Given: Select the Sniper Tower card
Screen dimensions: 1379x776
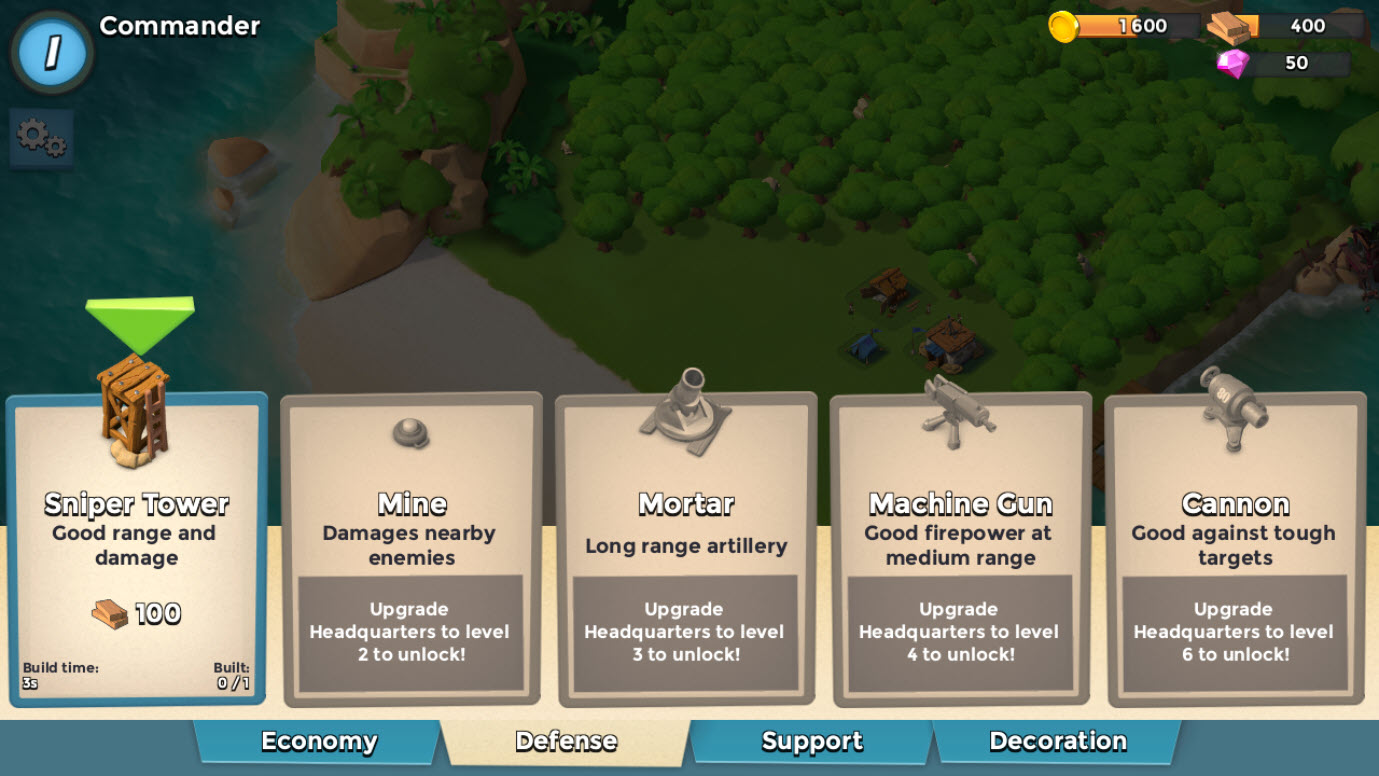Looking at the screenshot, I should click(x=137, y=548).
